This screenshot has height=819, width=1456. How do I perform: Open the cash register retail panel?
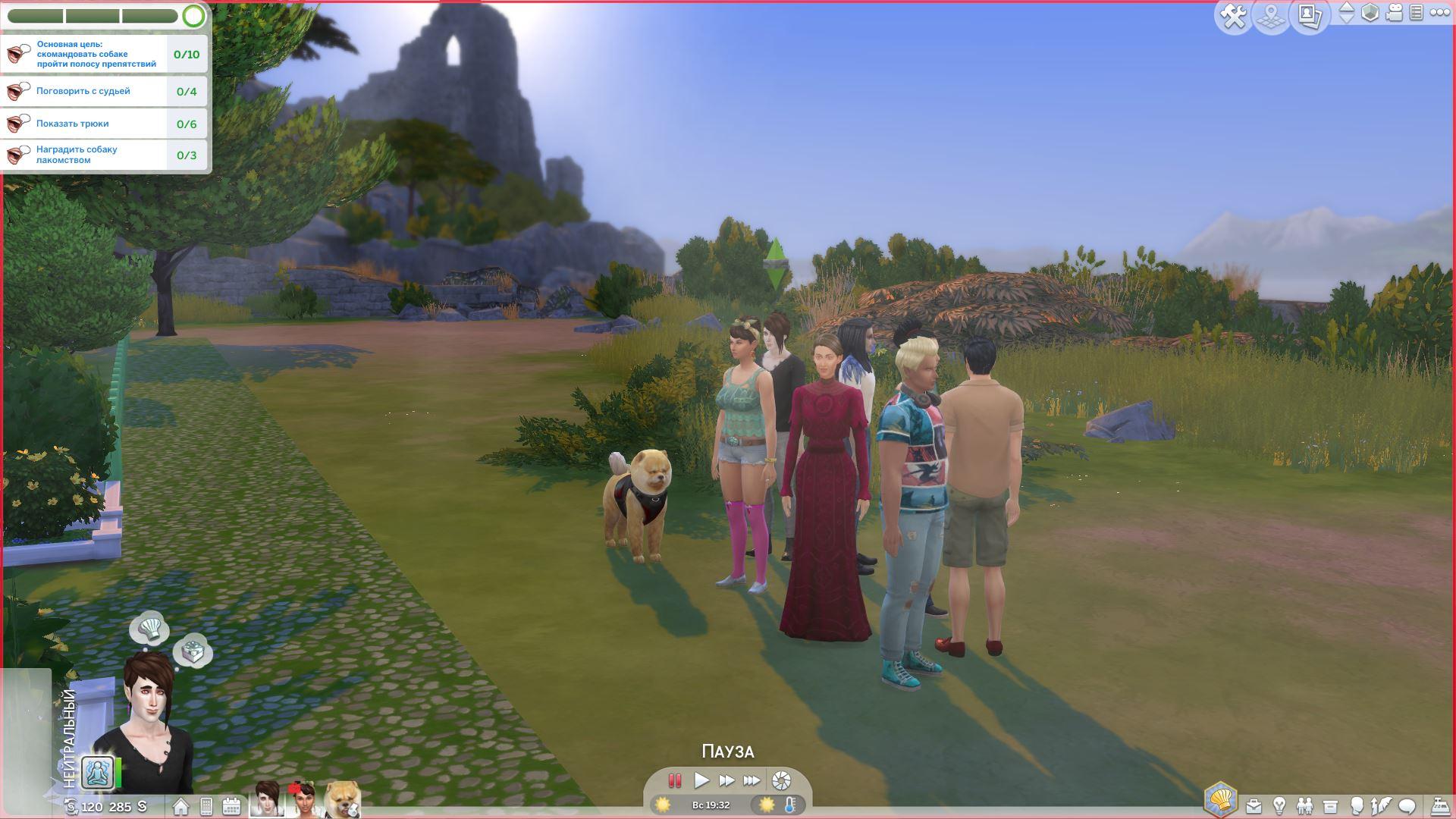(1440, 806)
